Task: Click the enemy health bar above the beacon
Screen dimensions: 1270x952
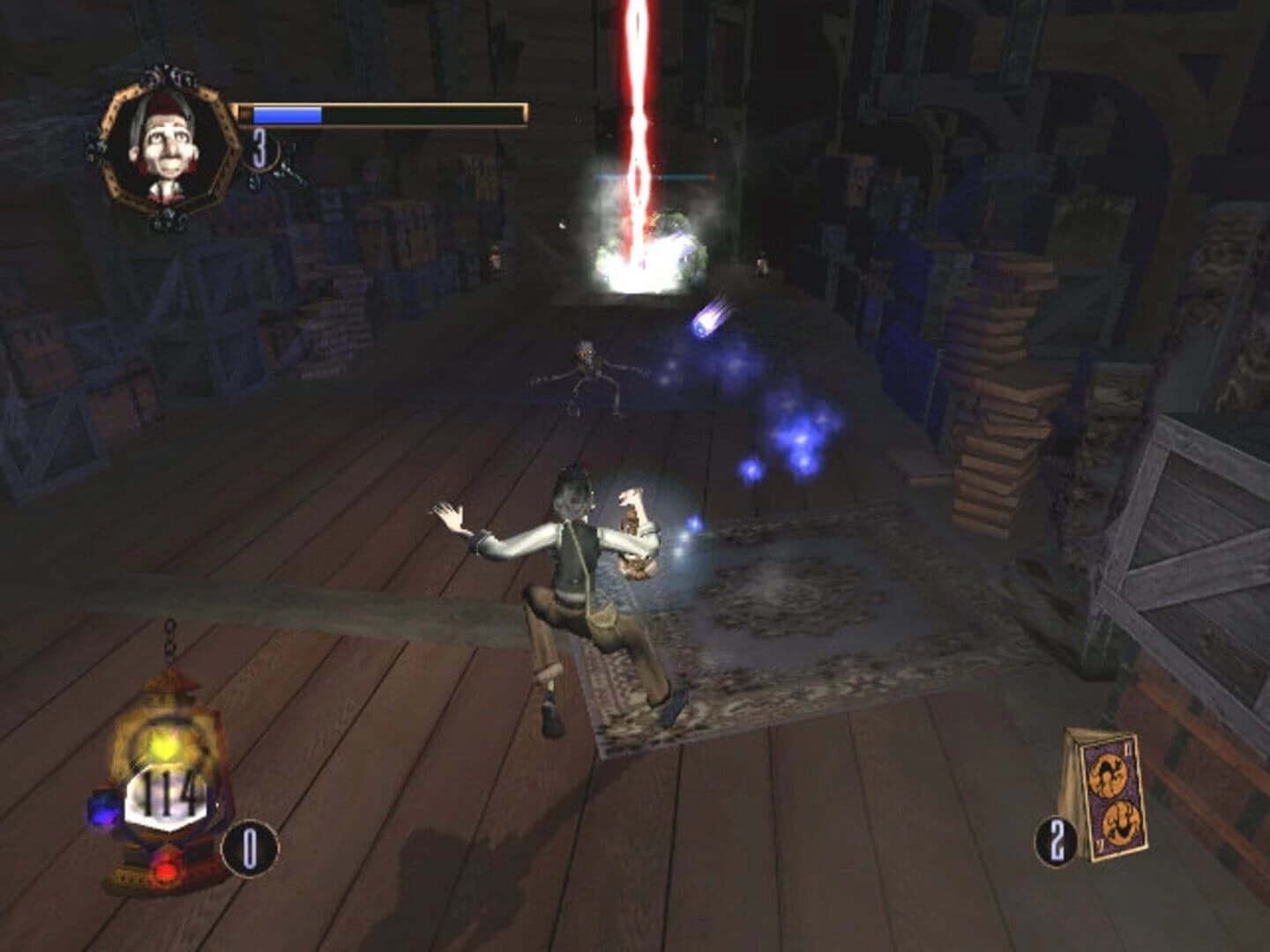Action: [x=653, y=176]
